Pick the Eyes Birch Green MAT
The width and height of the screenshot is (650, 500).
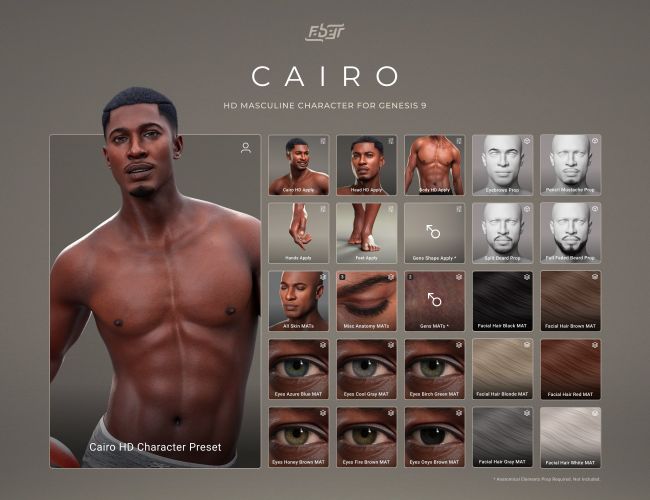[434, 369]
